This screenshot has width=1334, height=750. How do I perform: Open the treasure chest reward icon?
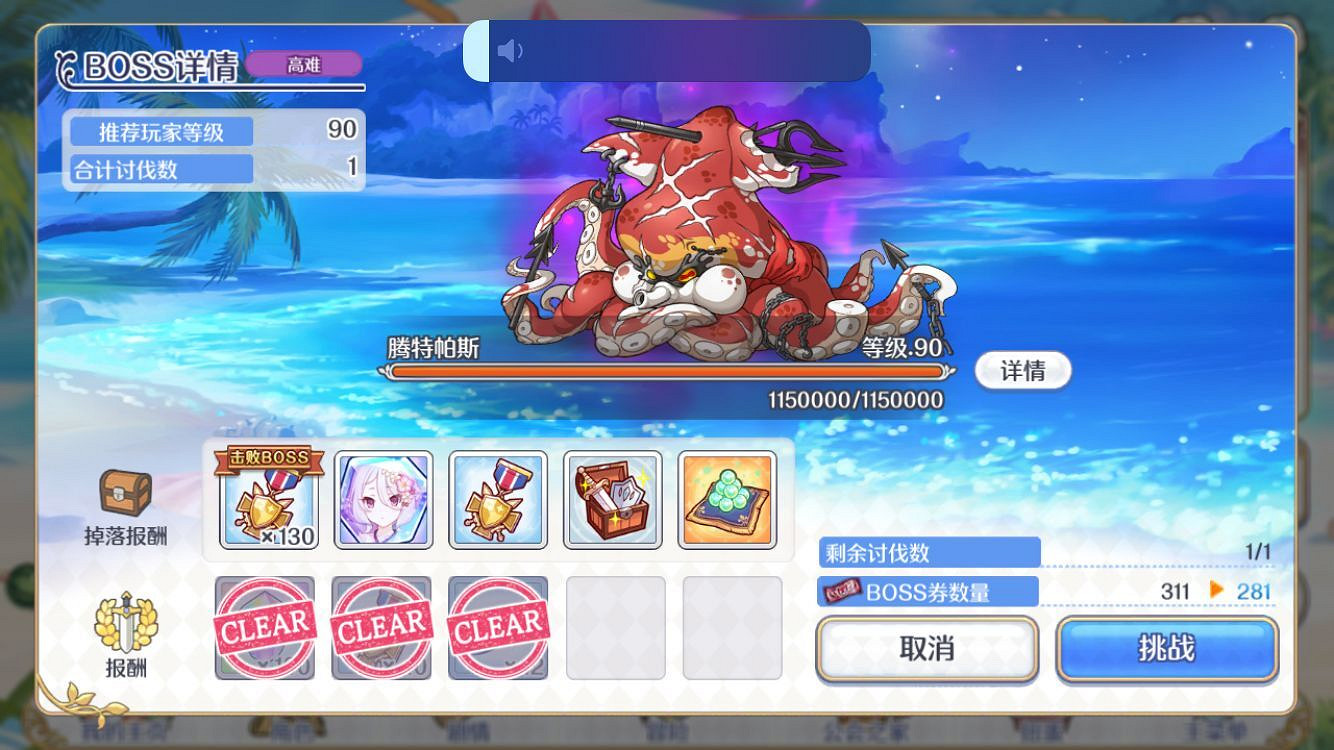(613, 500)
